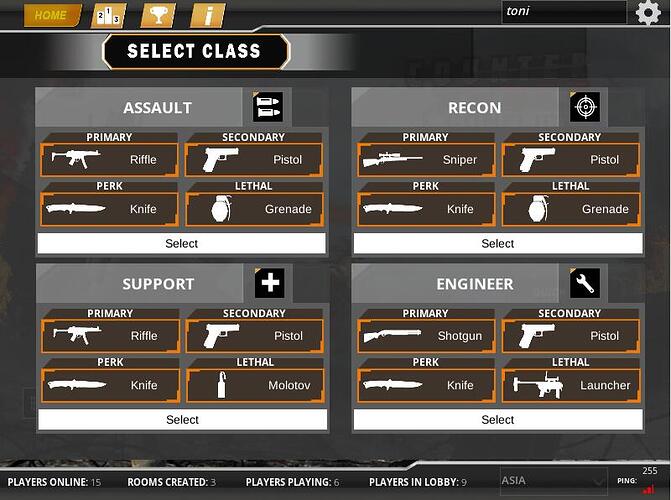Choose the Support Pistol secondary slot
Image resolution: width=671 pixels, height=500 pixels.
(x=255, y=336)
